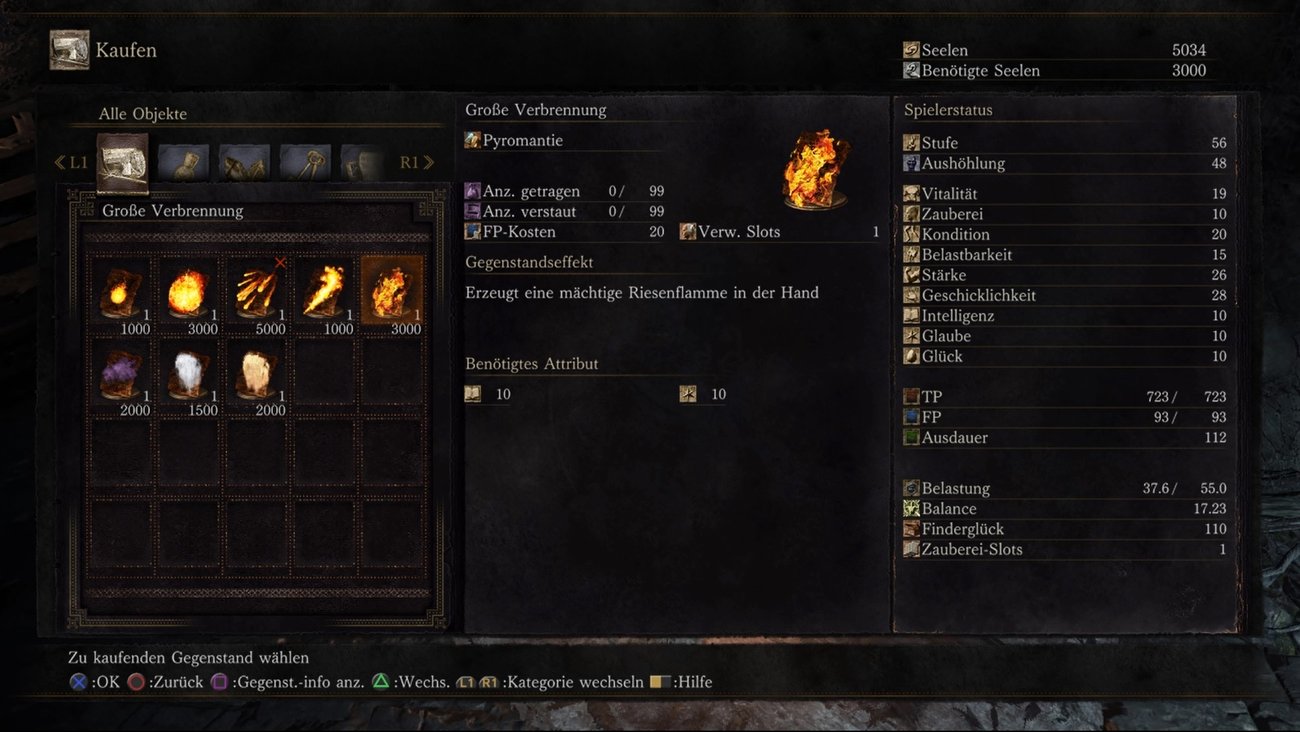Select the purple poison mist spell

click(x=120, y=376)
